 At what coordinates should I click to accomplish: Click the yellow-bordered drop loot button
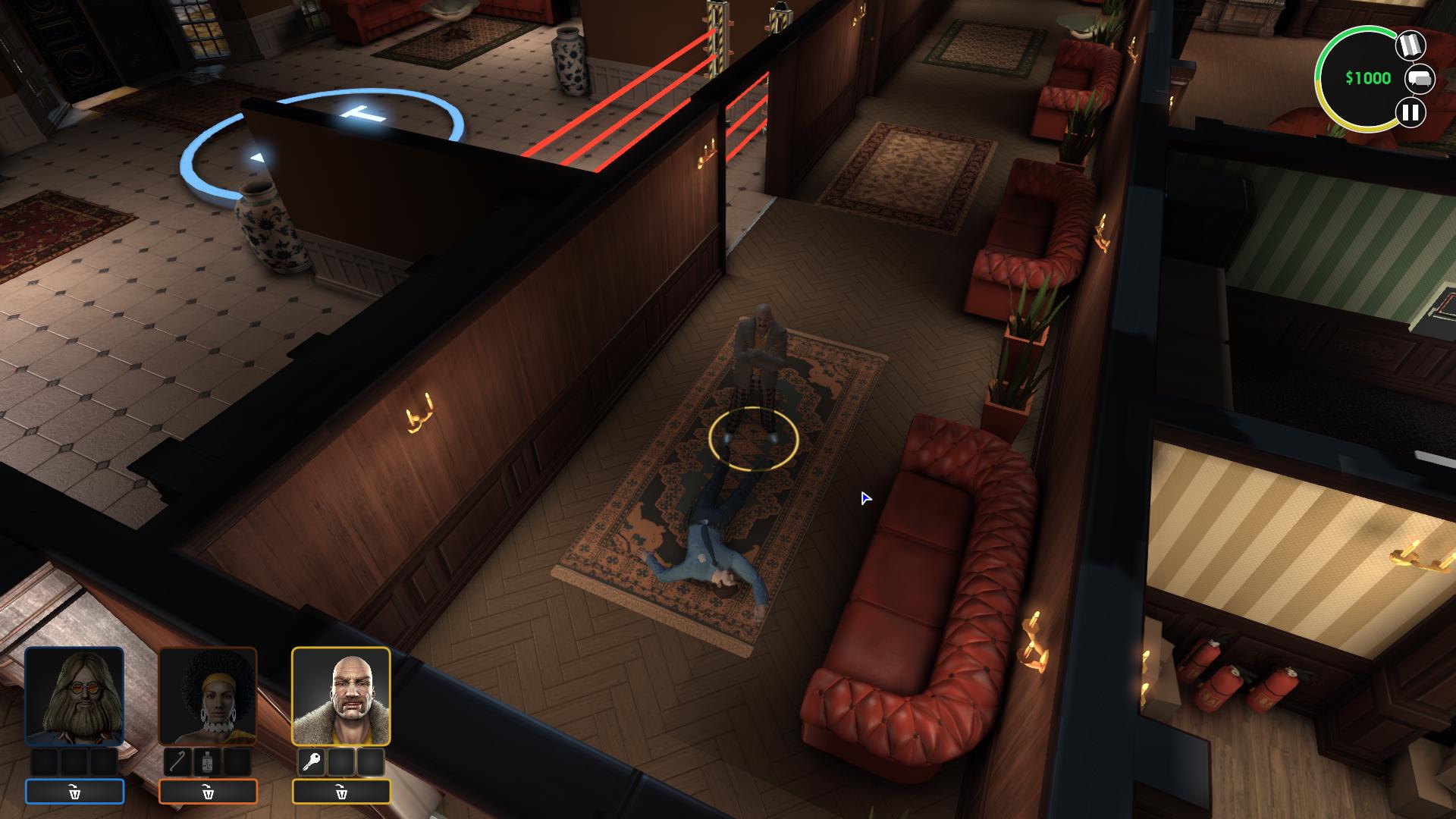click(x=341, y=792)
